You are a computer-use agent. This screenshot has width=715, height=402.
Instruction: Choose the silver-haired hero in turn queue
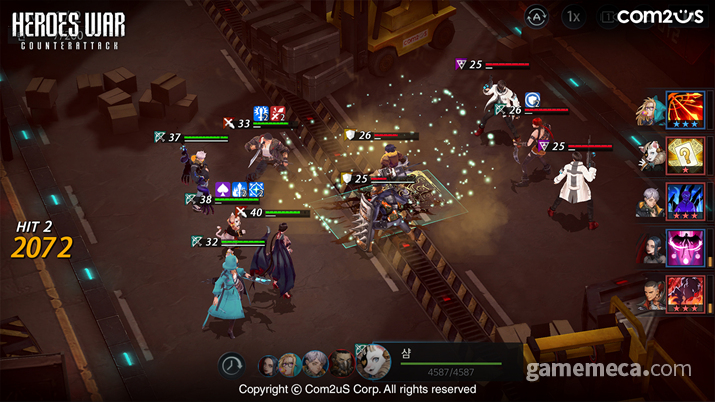tap(315, 363)
